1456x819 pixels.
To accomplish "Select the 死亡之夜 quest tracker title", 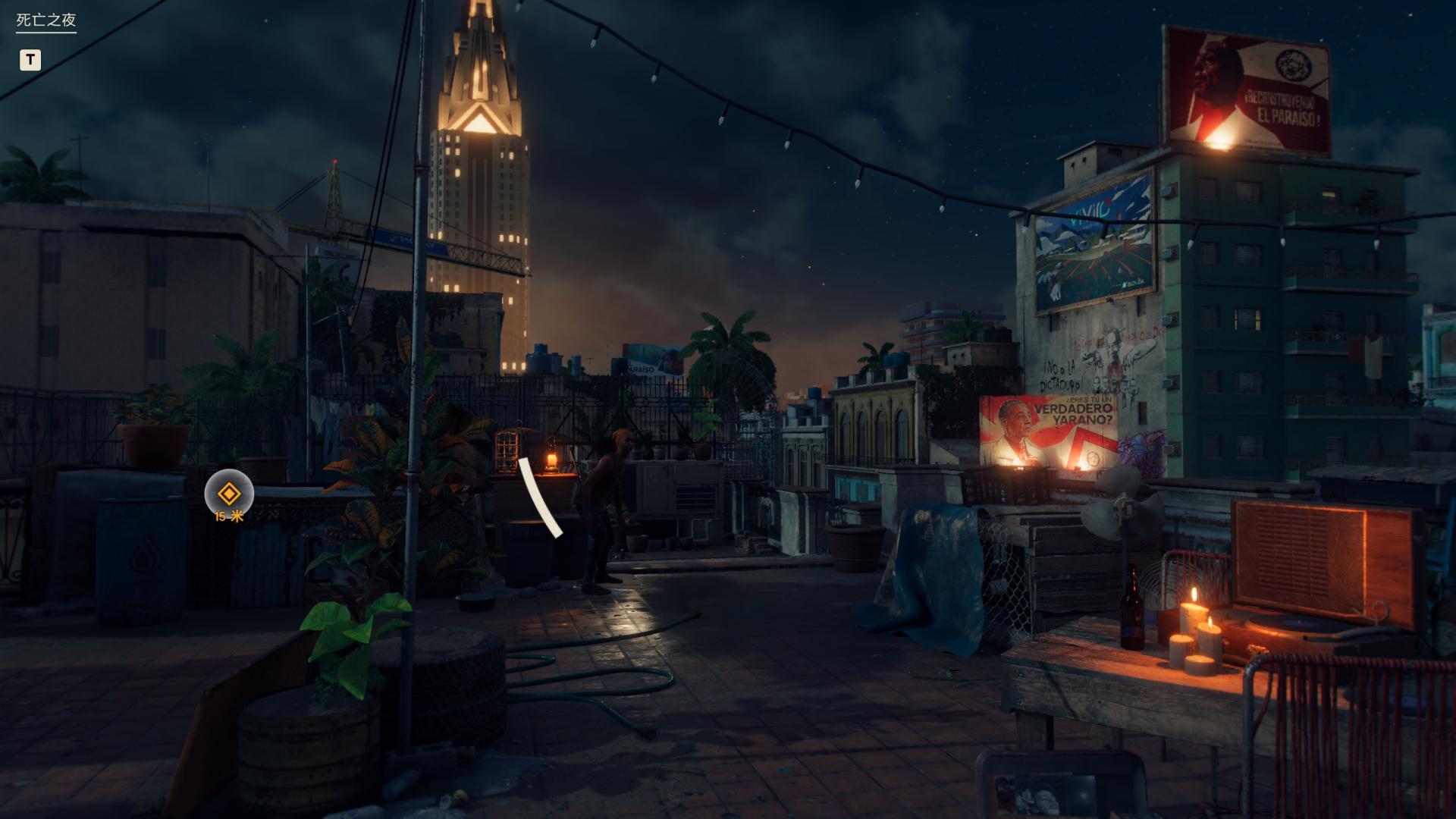I will pos(46,20).
